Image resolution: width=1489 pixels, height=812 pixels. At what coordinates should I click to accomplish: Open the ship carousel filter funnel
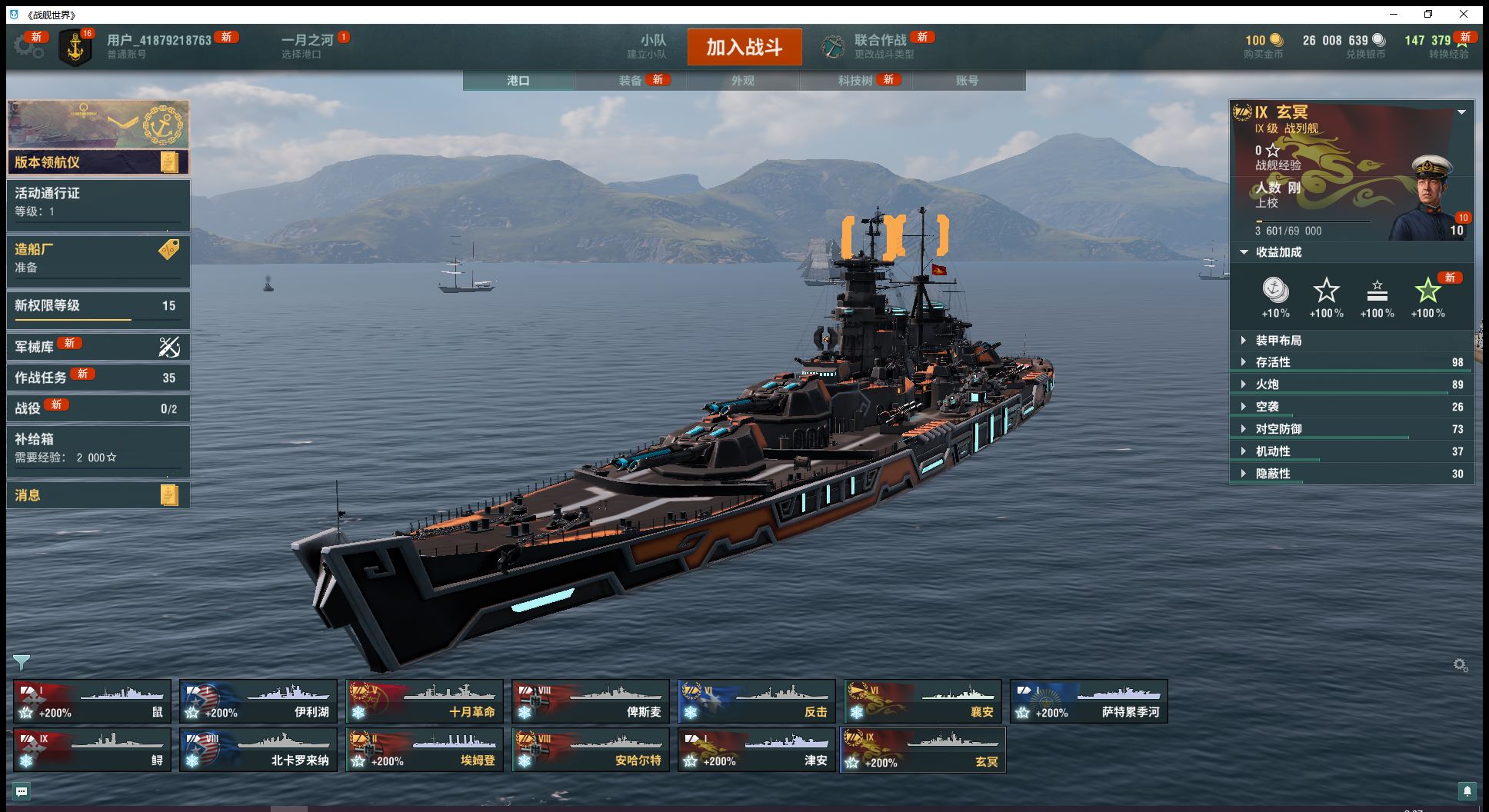(x=22, y=662)
